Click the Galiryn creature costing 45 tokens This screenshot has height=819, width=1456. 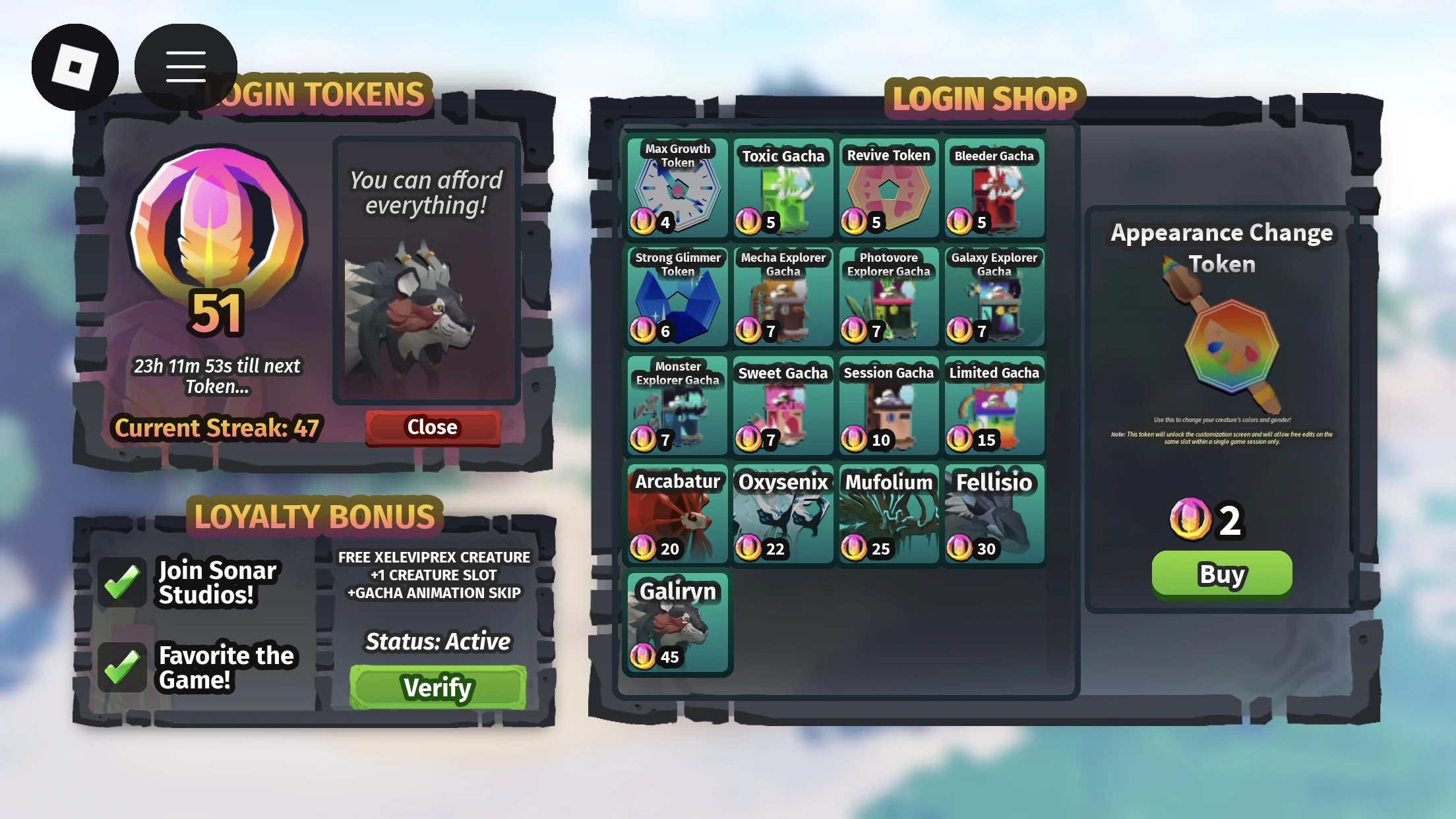click(x=677, y=623)
